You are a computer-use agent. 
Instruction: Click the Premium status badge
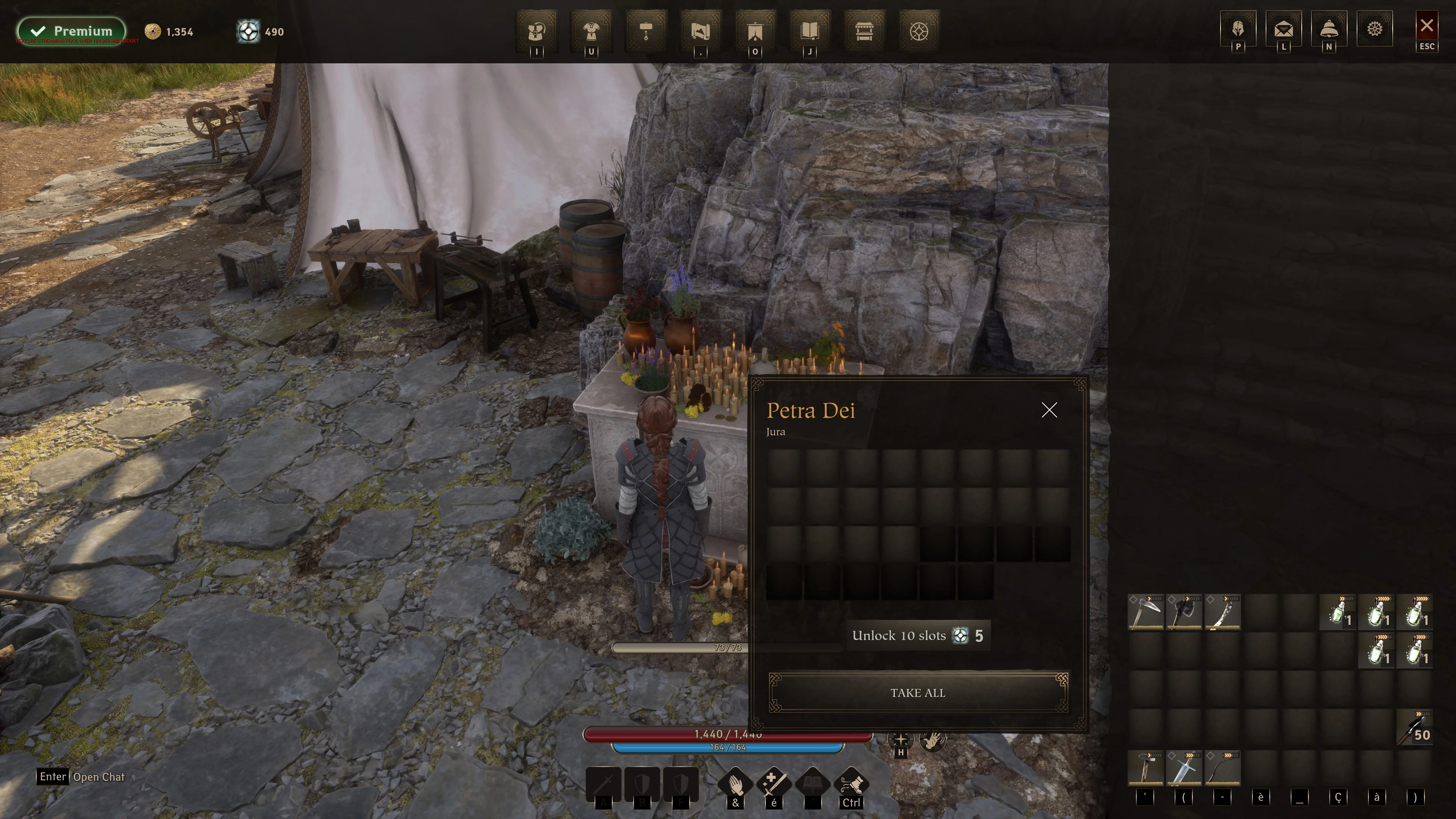72,31
